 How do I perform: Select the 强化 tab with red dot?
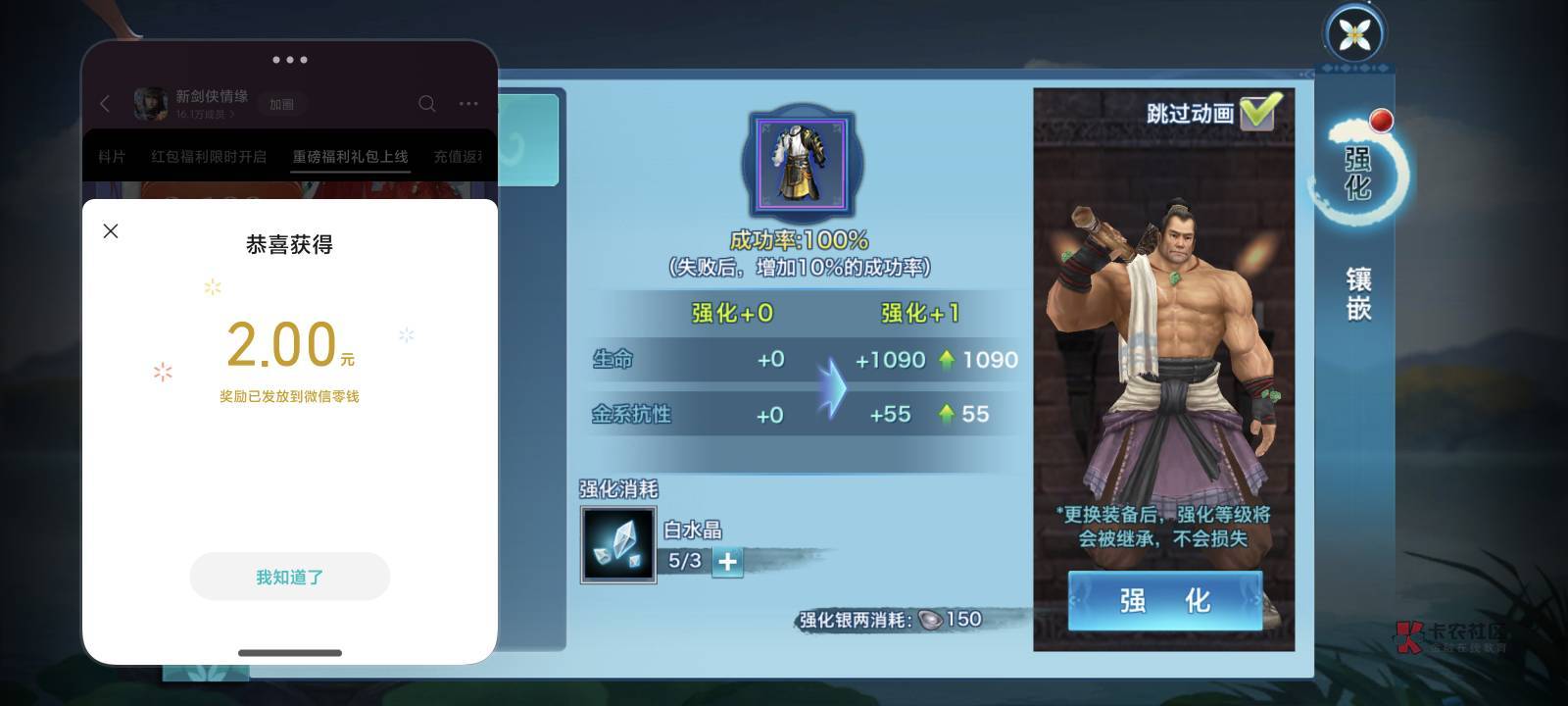[1357, 173]
